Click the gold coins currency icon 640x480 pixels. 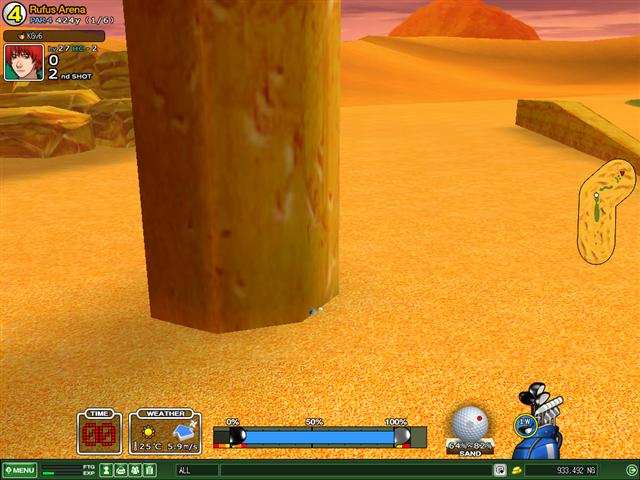pos(516,470)
